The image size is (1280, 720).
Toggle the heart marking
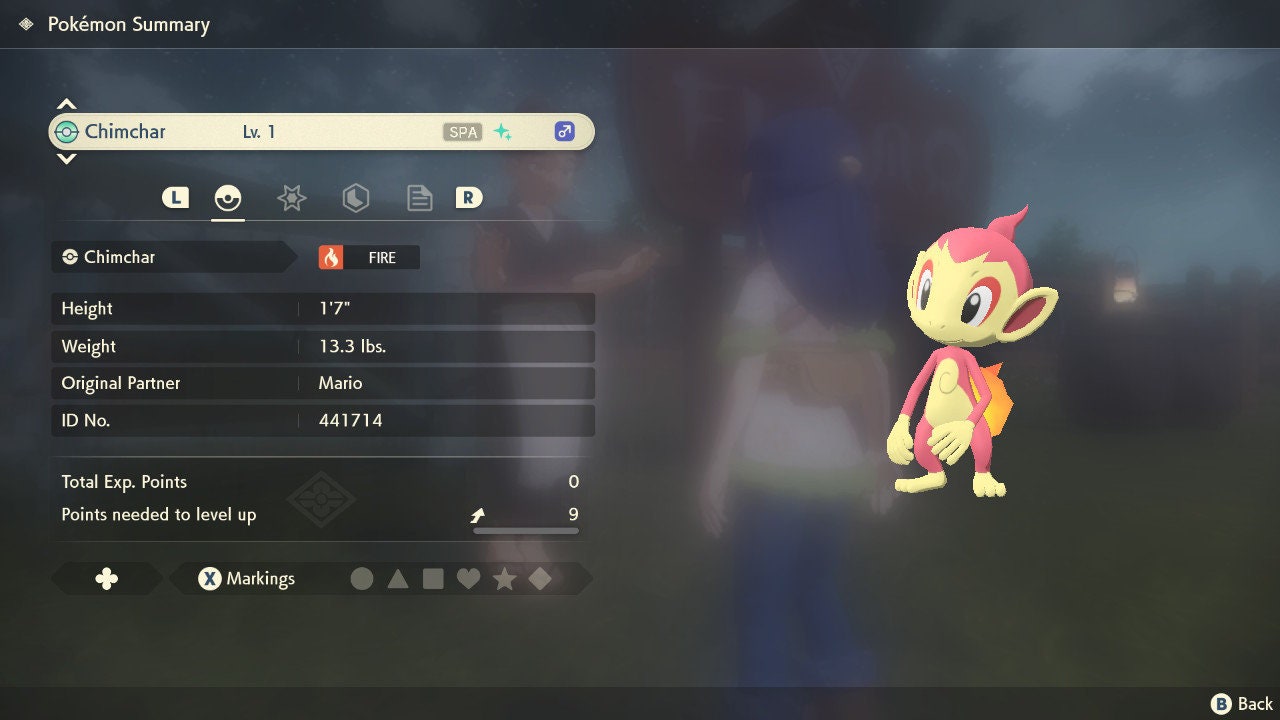468,579
